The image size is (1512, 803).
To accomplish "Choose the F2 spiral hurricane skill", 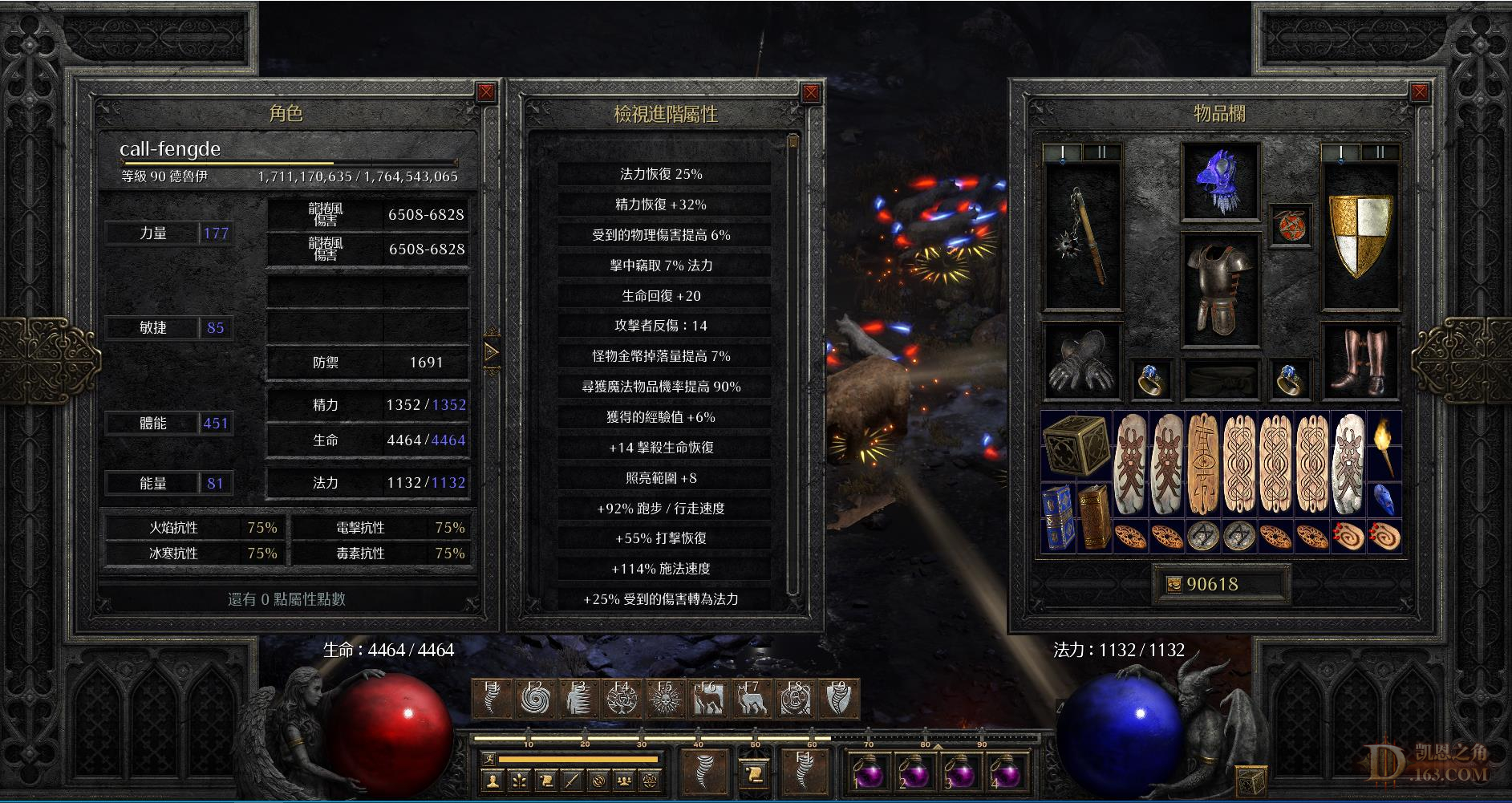I will 534,700.
